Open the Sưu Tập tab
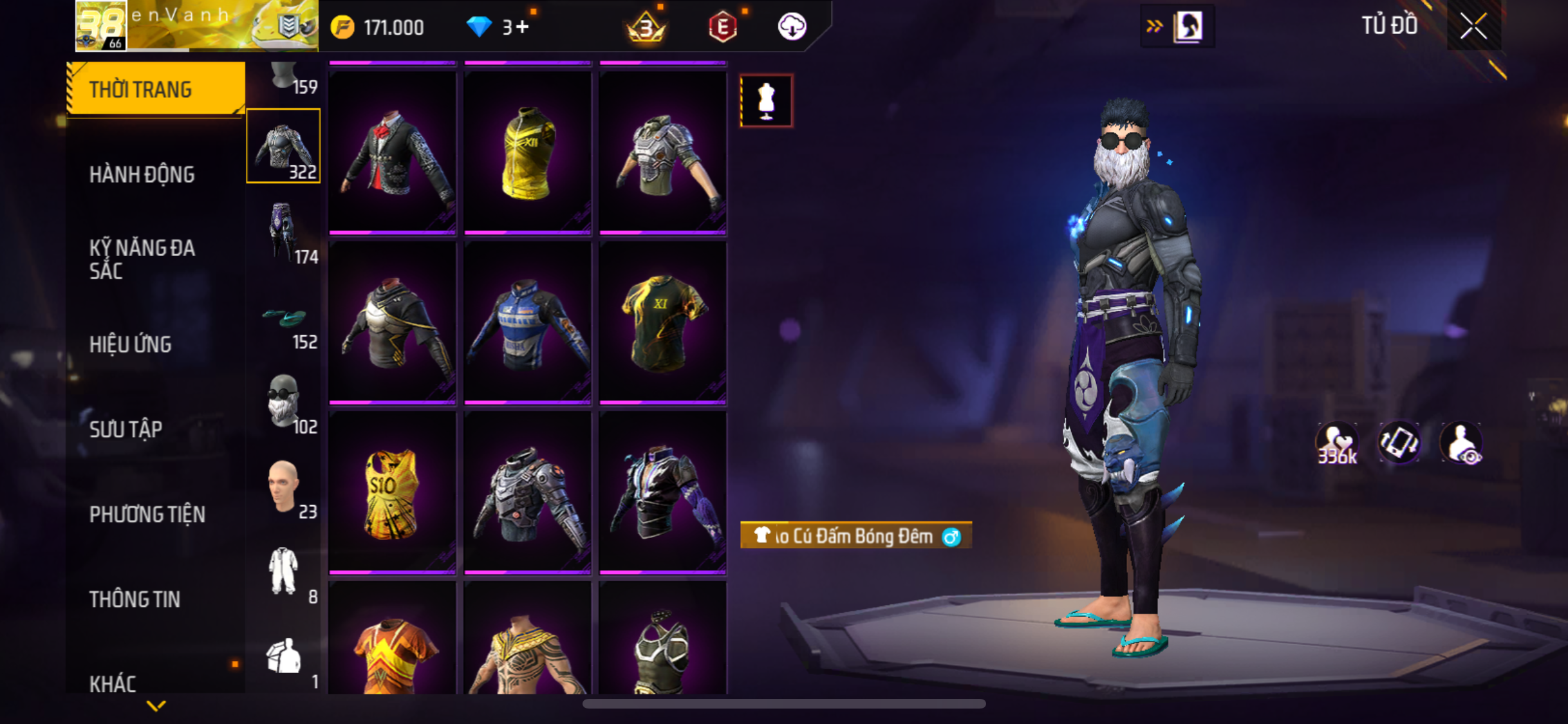 point(126,429)
